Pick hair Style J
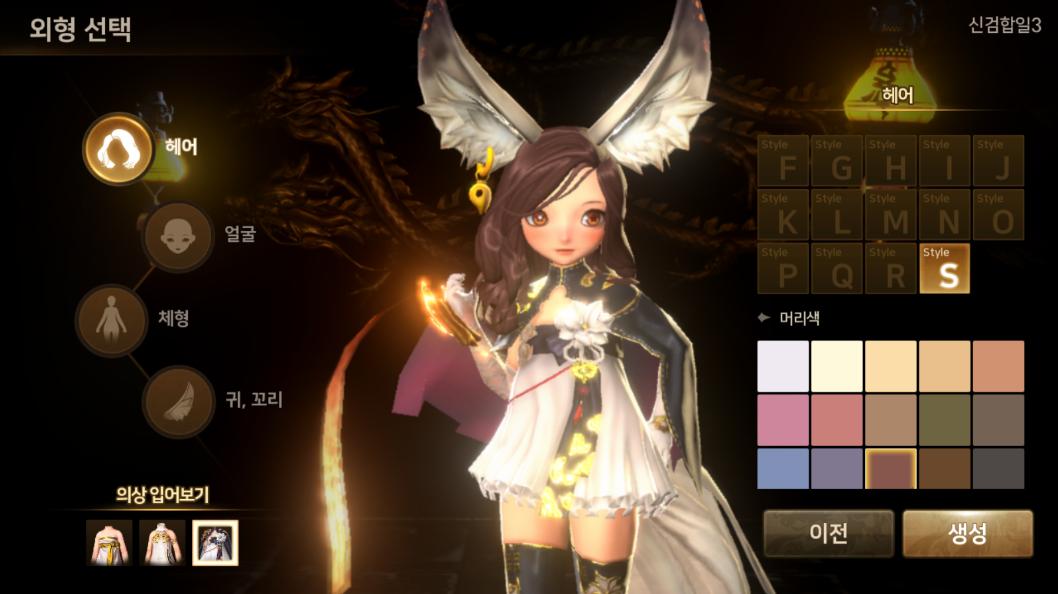The width and height of the screenshot is (1058, 594). (x=999, y=161)
